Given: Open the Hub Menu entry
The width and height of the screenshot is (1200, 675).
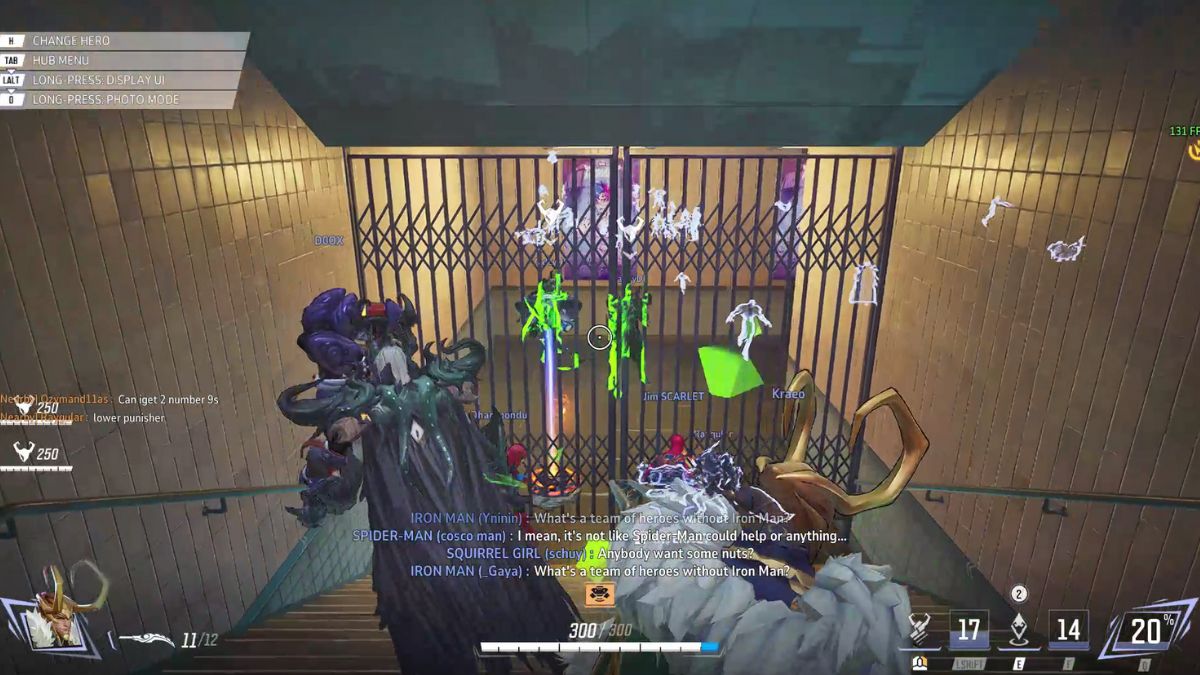Looking at the screenshot, I should click(x=120, y=60).
